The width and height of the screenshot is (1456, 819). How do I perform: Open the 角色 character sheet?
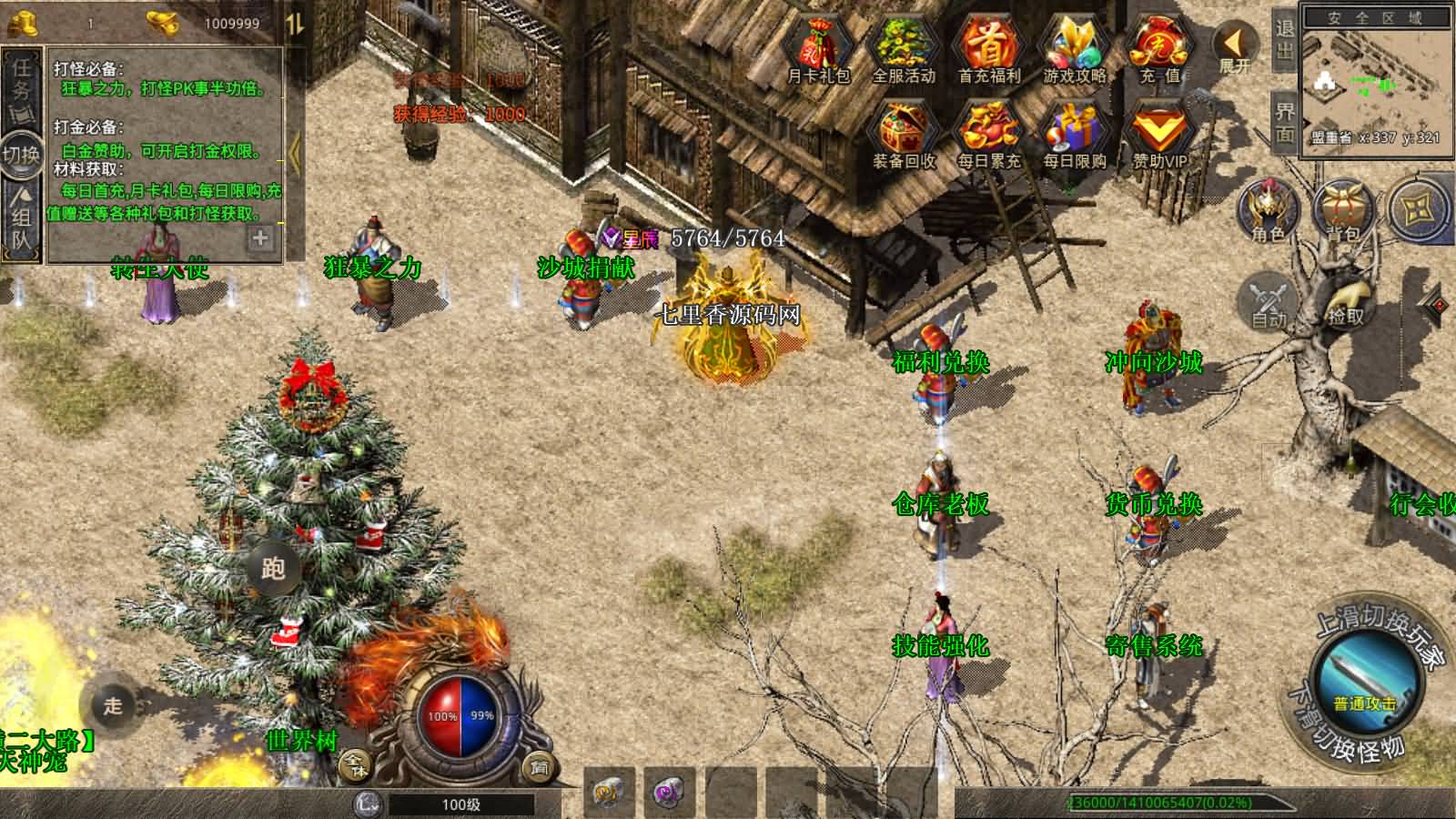pos(1267,211)
